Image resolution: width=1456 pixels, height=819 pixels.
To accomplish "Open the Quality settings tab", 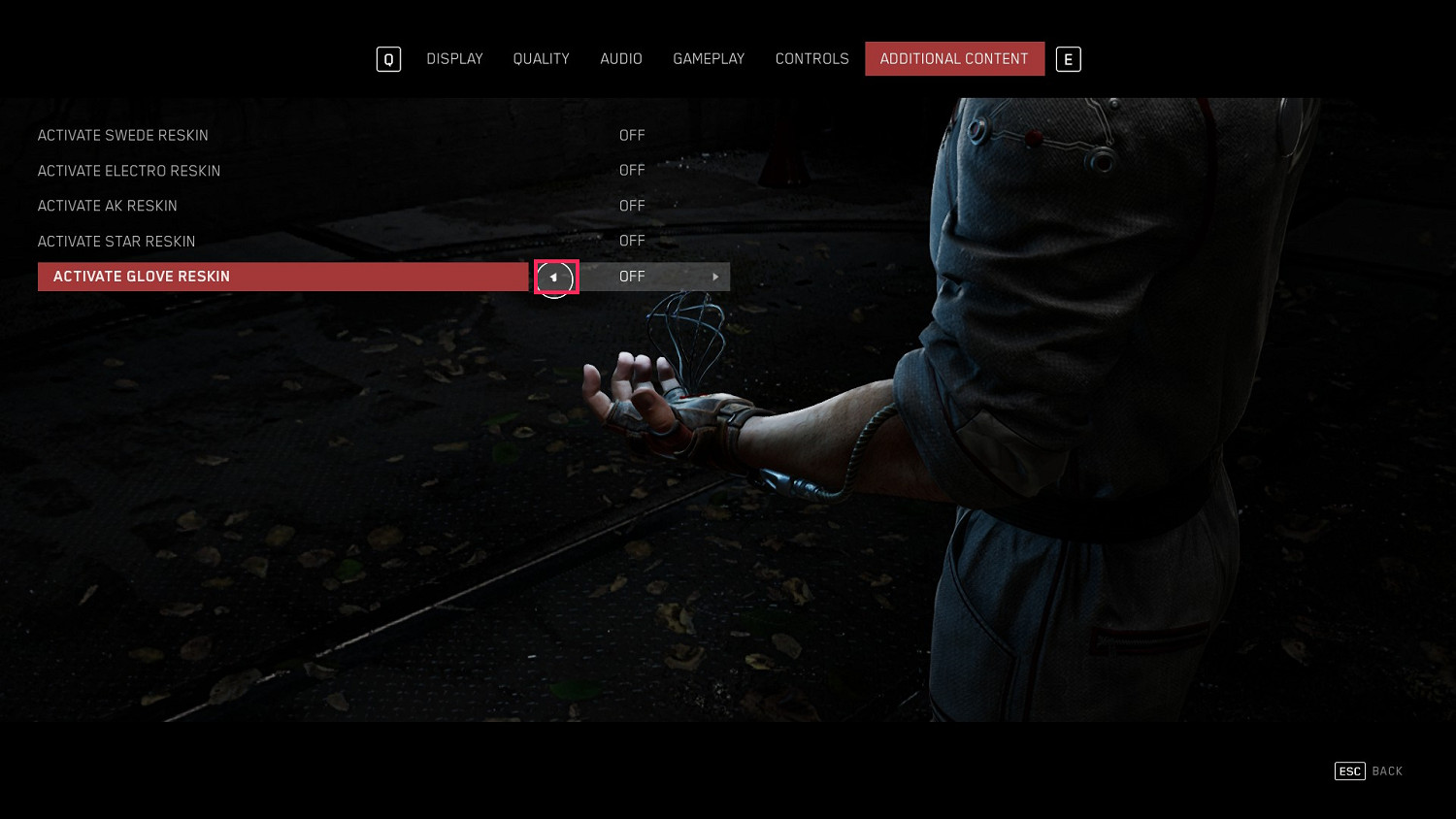I will click(541, 59).
